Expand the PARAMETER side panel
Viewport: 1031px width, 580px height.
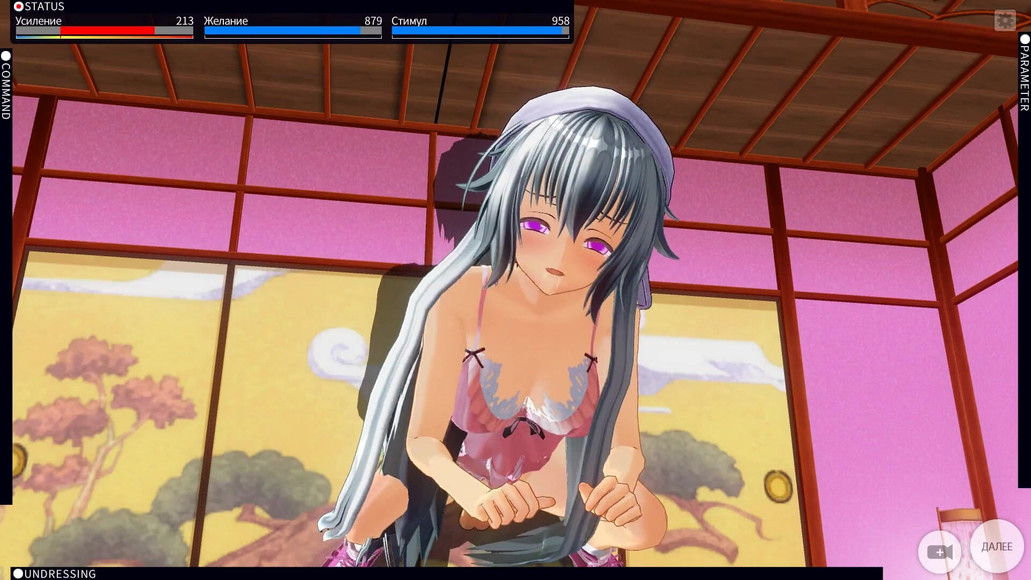1024,76
